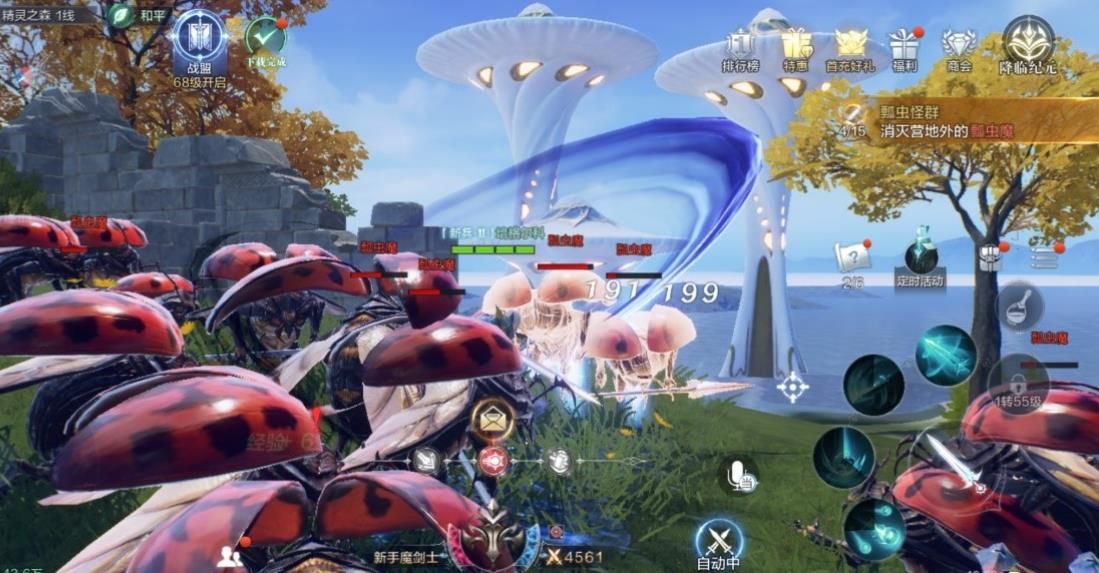
Task: Open the friends silhouette icon
Action: 229,557
